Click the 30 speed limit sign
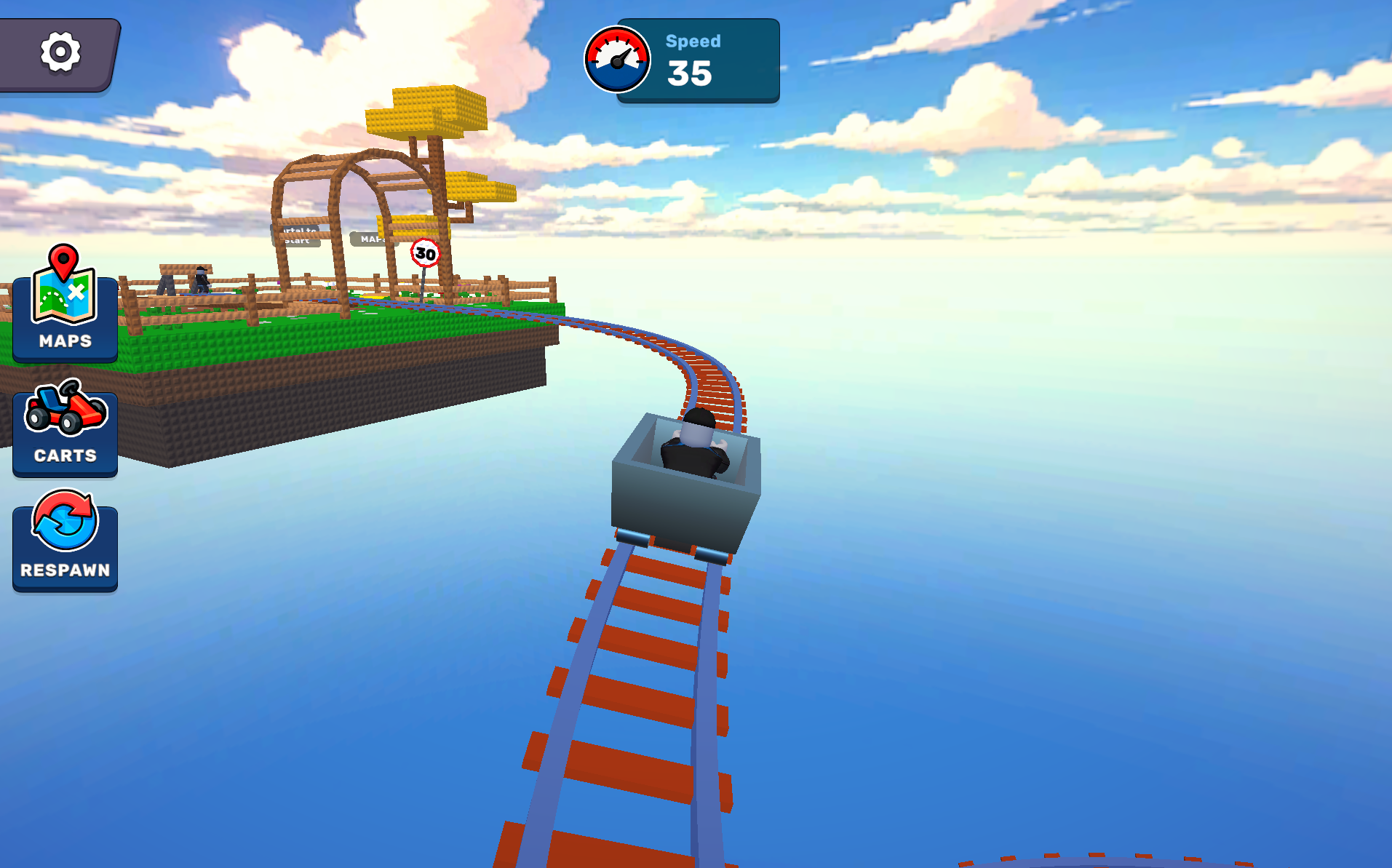 (x=424, y=252)
